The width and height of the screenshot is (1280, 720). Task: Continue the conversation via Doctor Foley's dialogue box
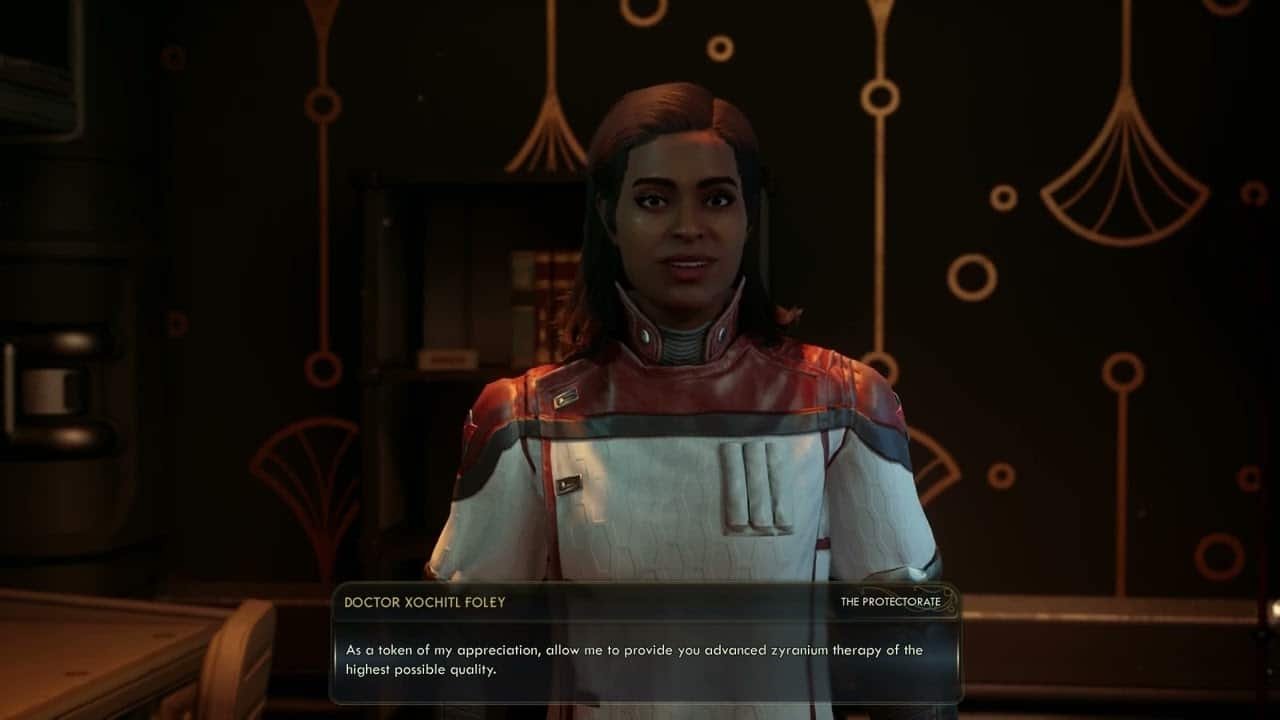click(645, 660)
